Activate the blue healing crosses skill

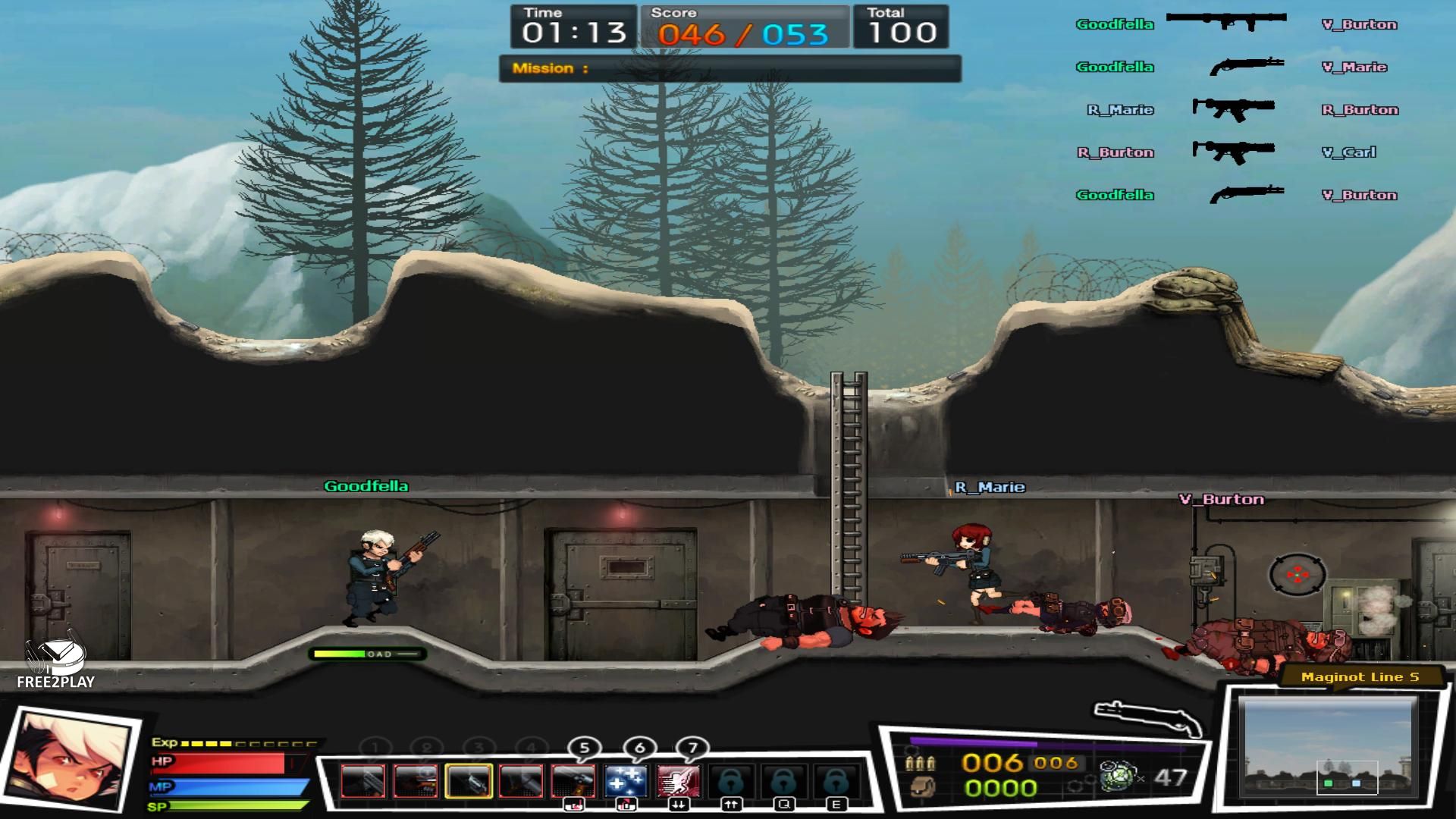(626, 781)
